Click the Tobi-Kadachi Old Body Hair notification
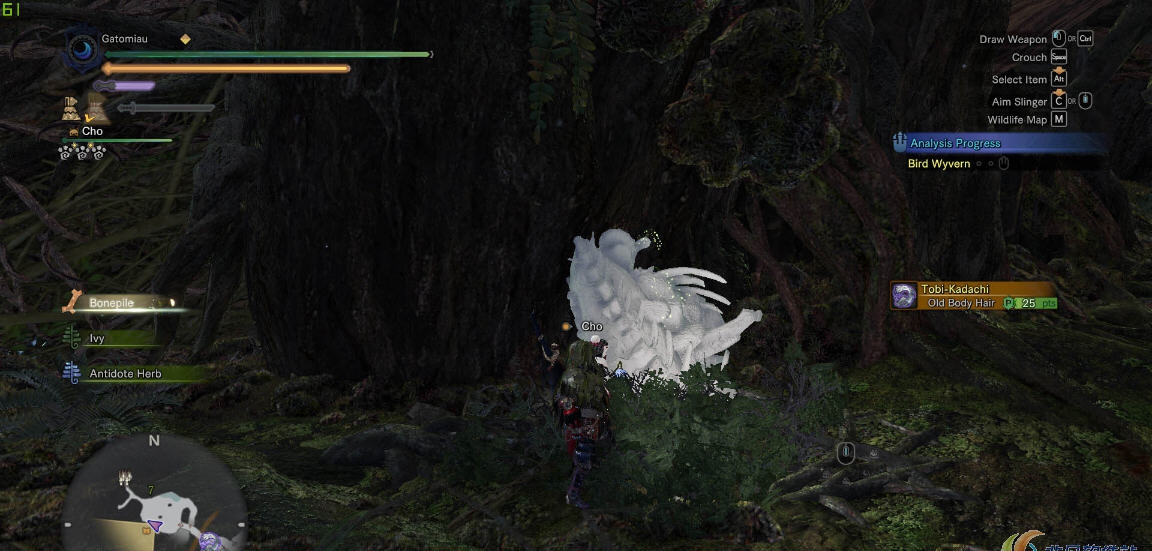 click(975, 296)
